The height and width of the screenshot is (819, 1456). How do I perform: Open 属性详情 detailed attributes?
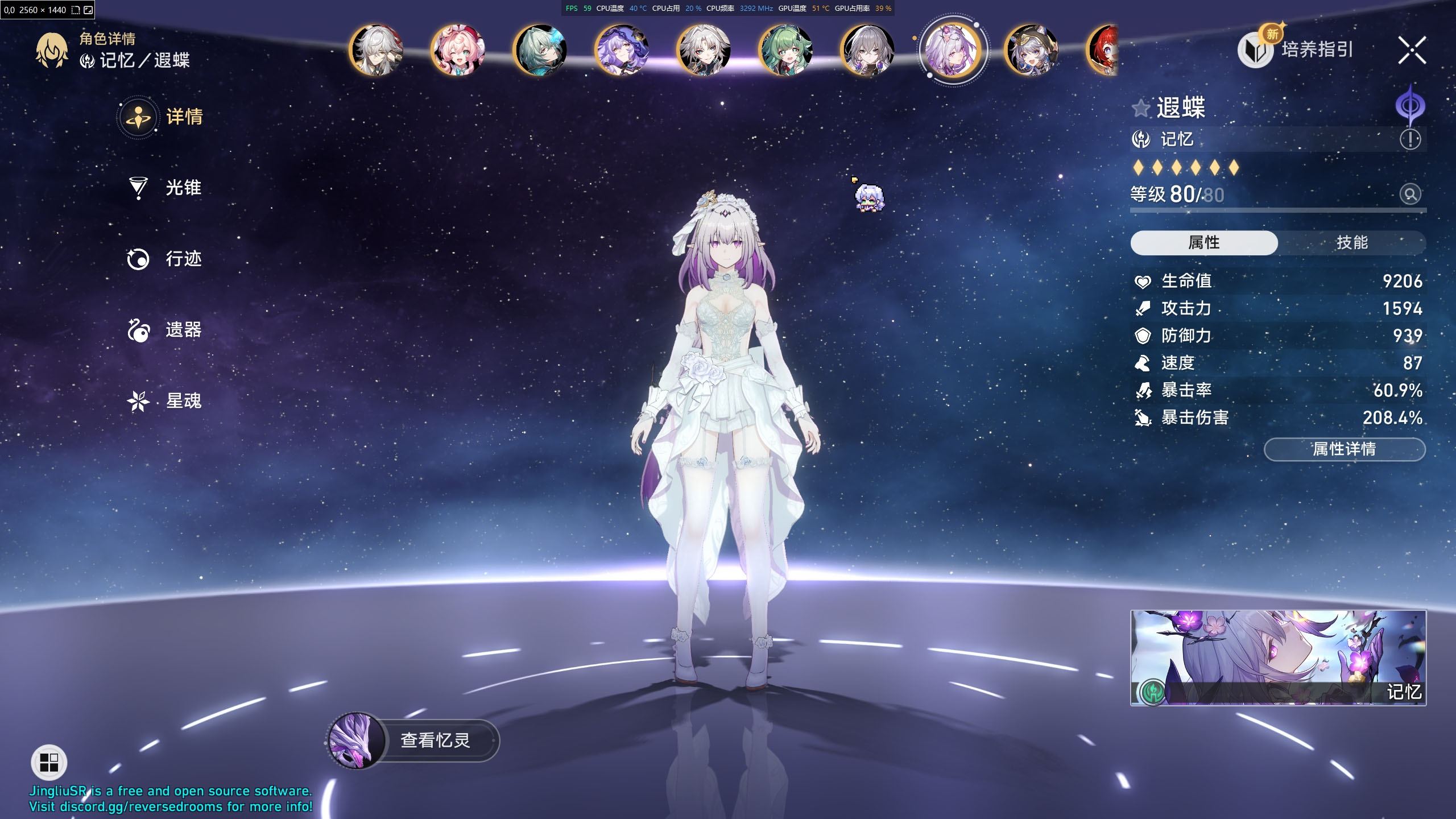1344,449
